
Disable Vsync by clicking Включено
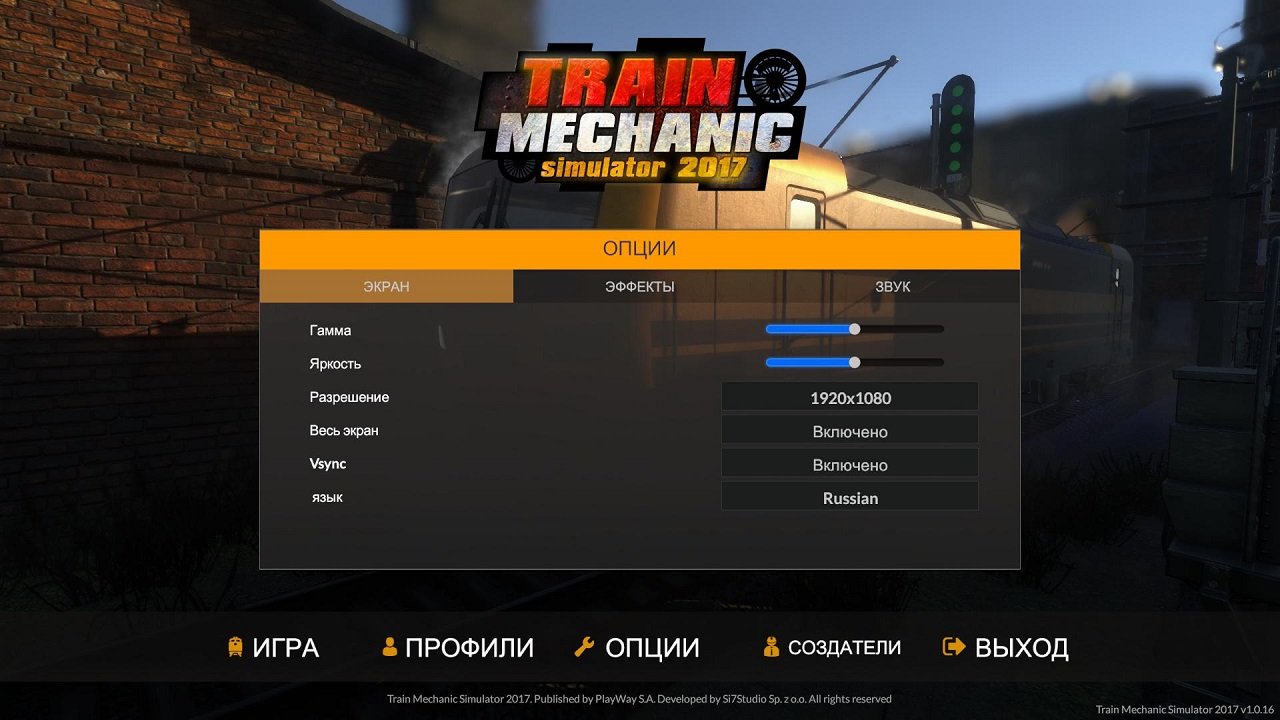point(849,463)
